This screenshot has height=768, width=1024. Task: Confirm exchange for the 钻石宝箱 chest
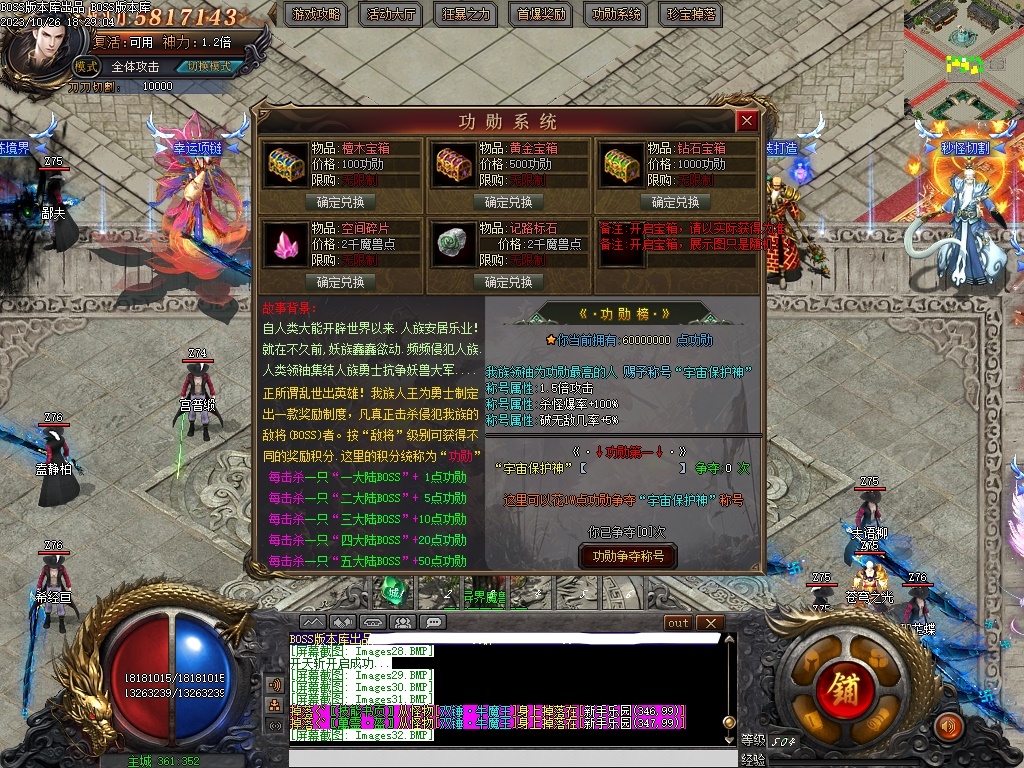pos(674,201)
